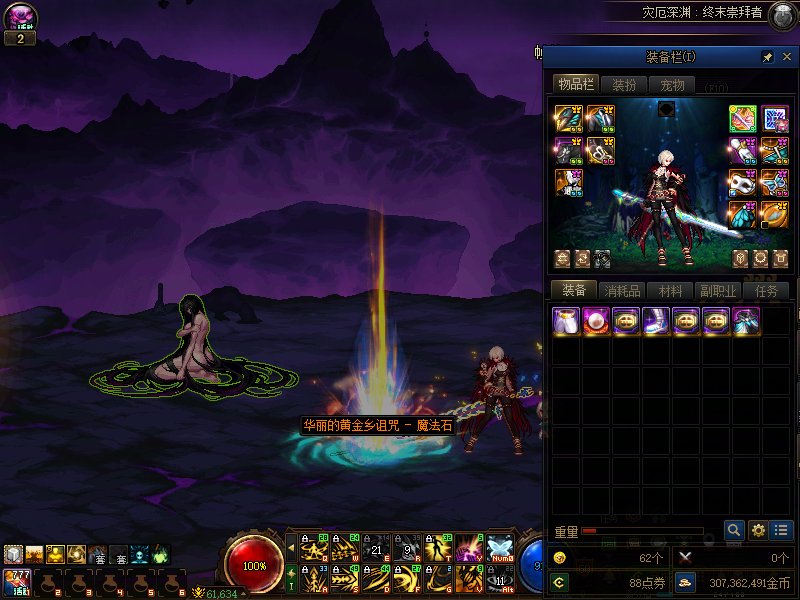Click the magnifier search button in inventory
Image resolution: width=800 pixels, height=600 pixels.
pyautogui.click(x=734, y=530)
